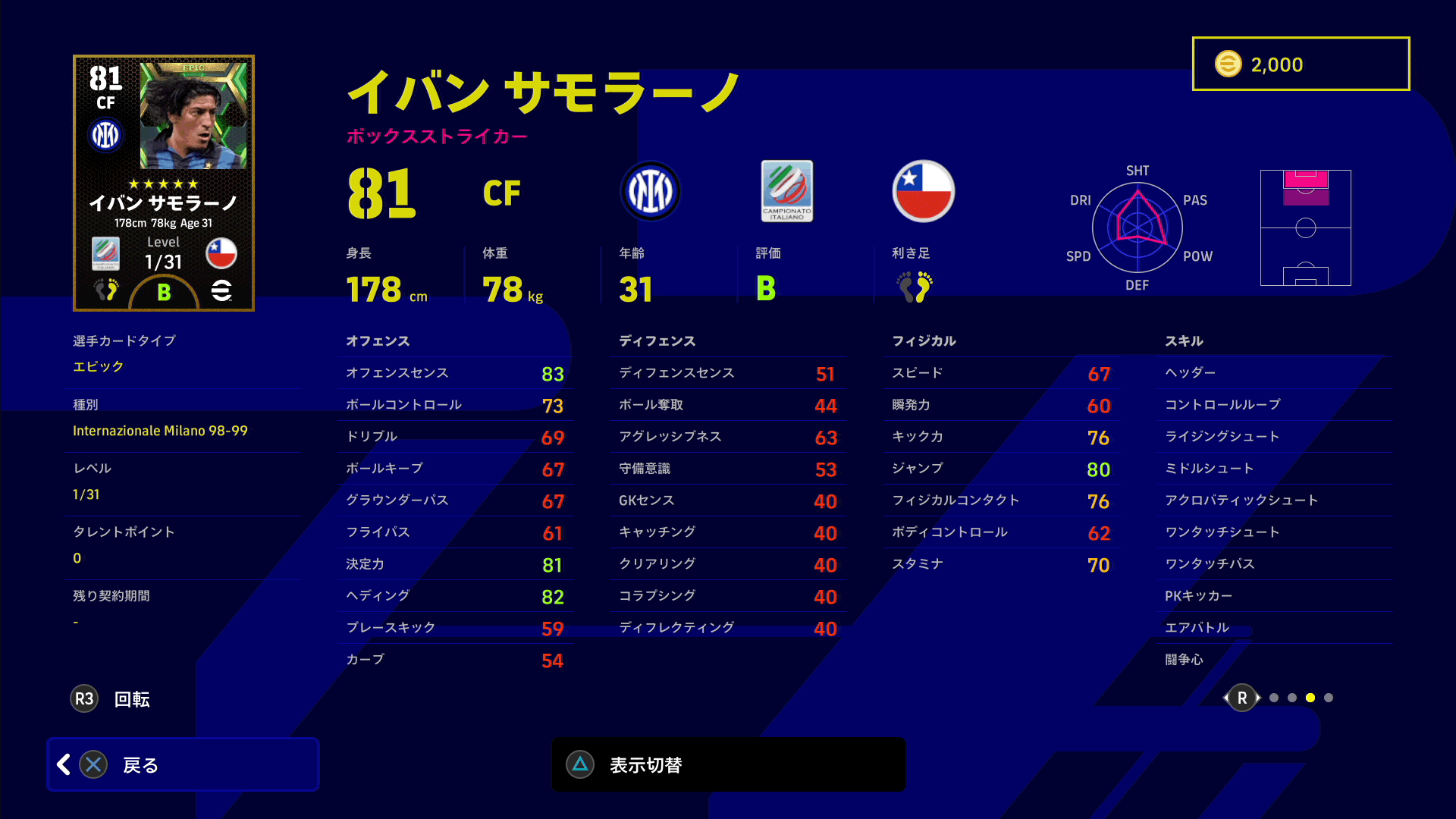Click the 表示切替 display switch button
Viewport: 1456px width, 819px height.
tap(728, 764)
